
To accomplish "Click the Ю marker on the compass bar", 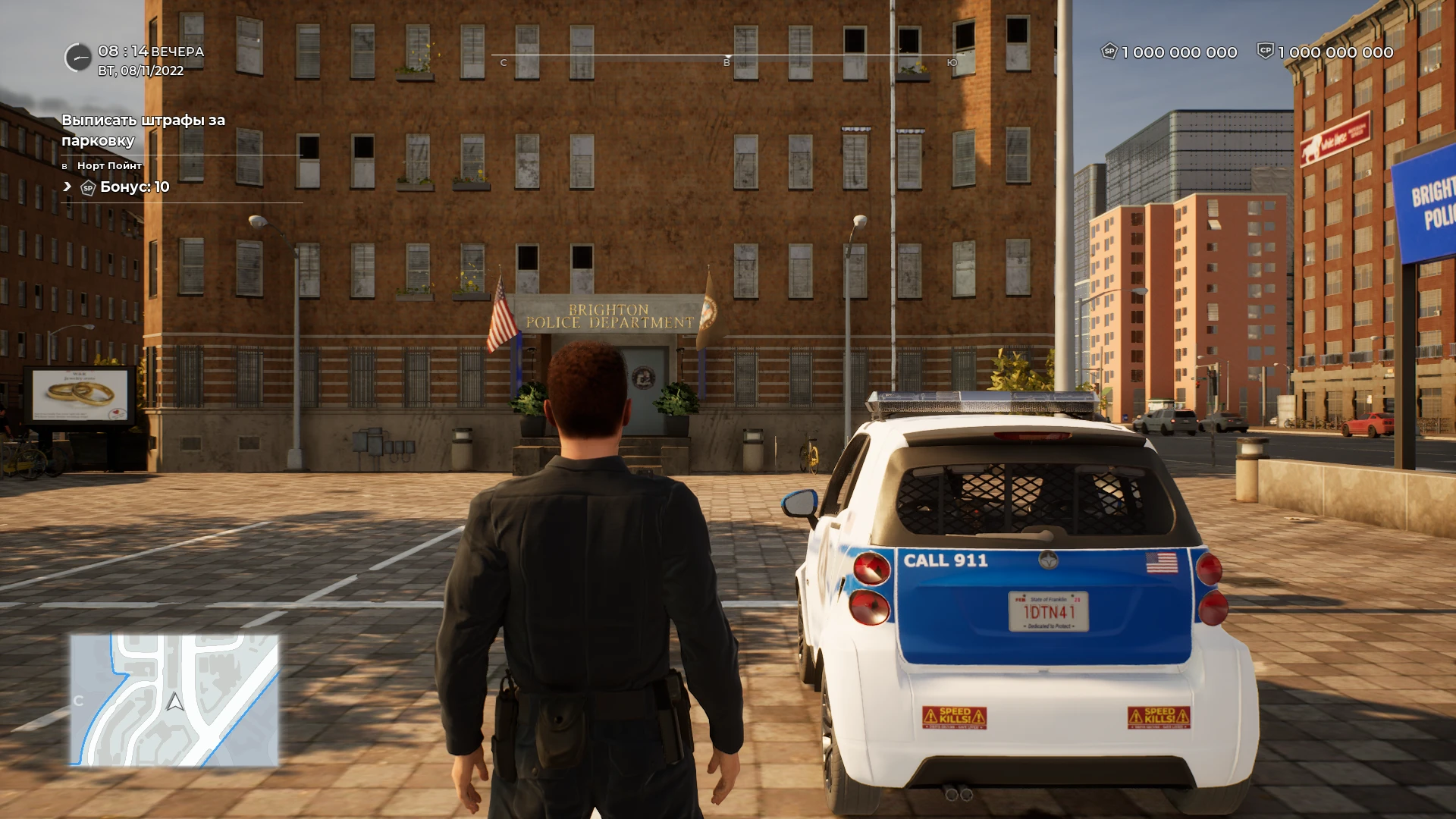I will (953, 61).
